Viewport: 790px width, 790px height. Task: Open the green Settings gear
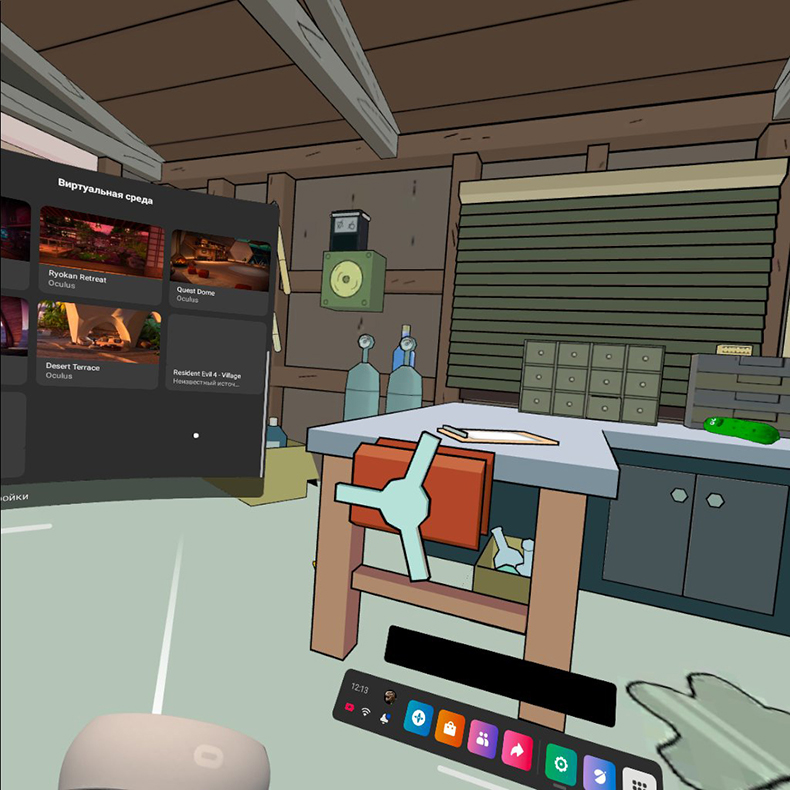(x=561, y=764)
